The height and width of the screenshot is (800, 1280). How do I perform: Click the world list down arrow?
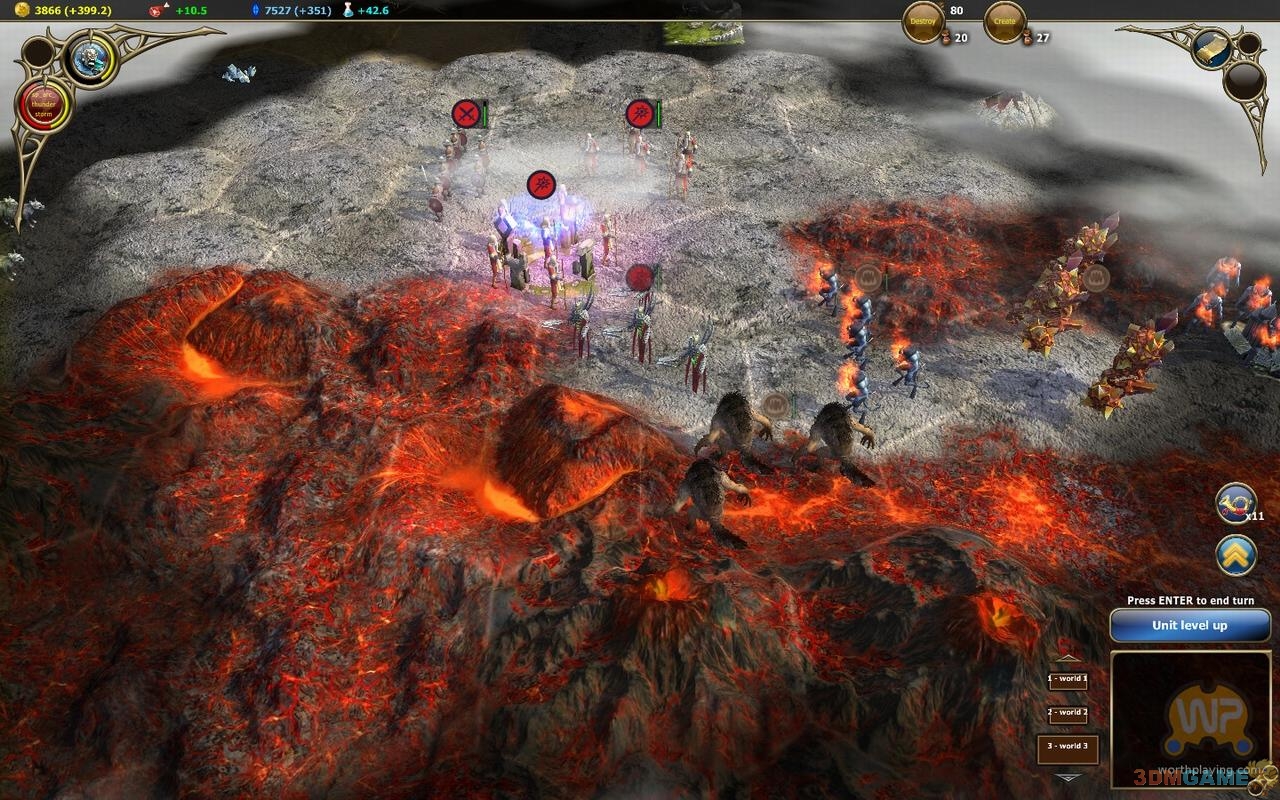tap(1068, 778)
